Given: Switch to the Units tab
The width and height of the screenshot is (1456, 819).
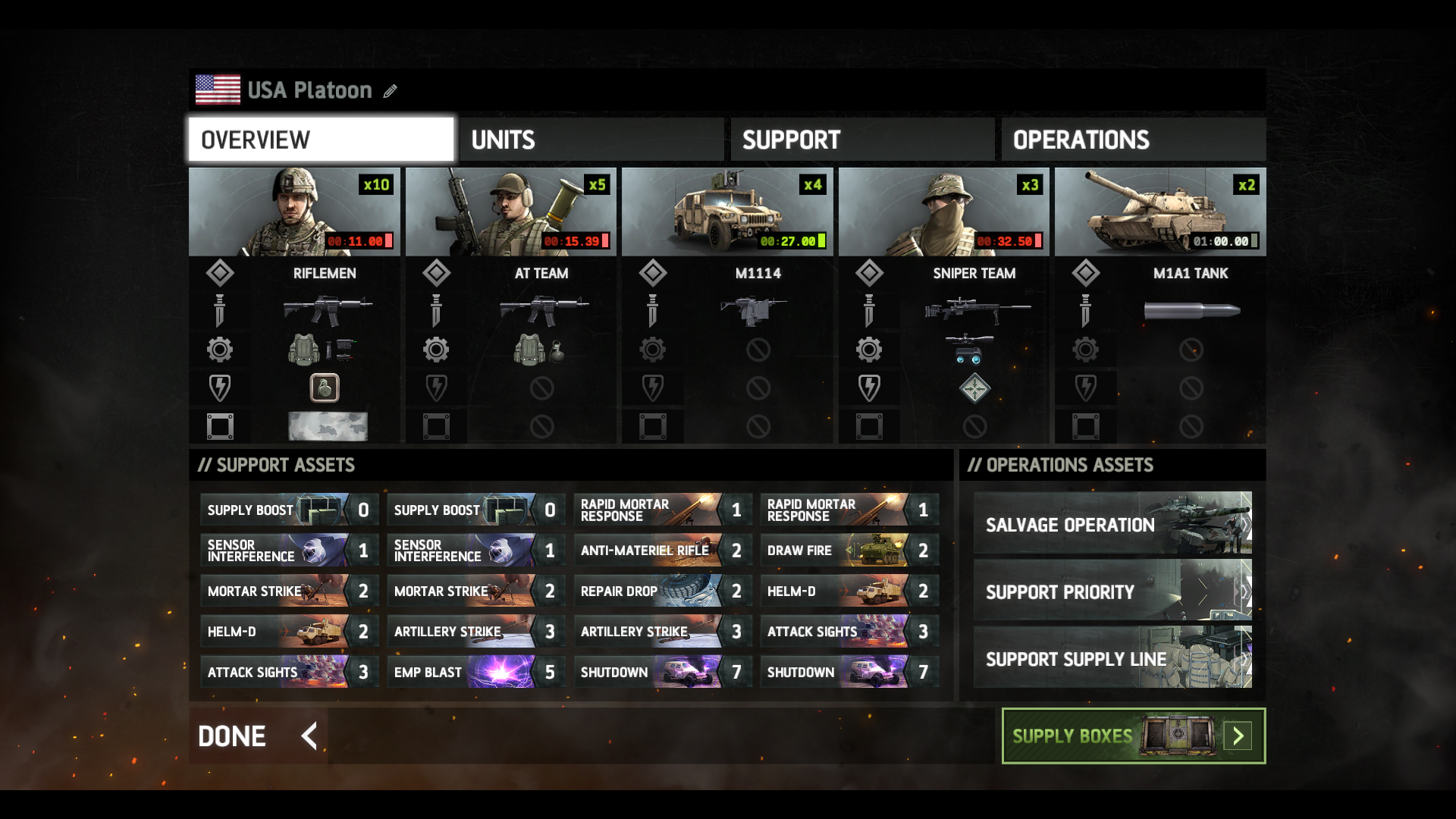Looking at the screenshot, I should (x=591, y=139).
